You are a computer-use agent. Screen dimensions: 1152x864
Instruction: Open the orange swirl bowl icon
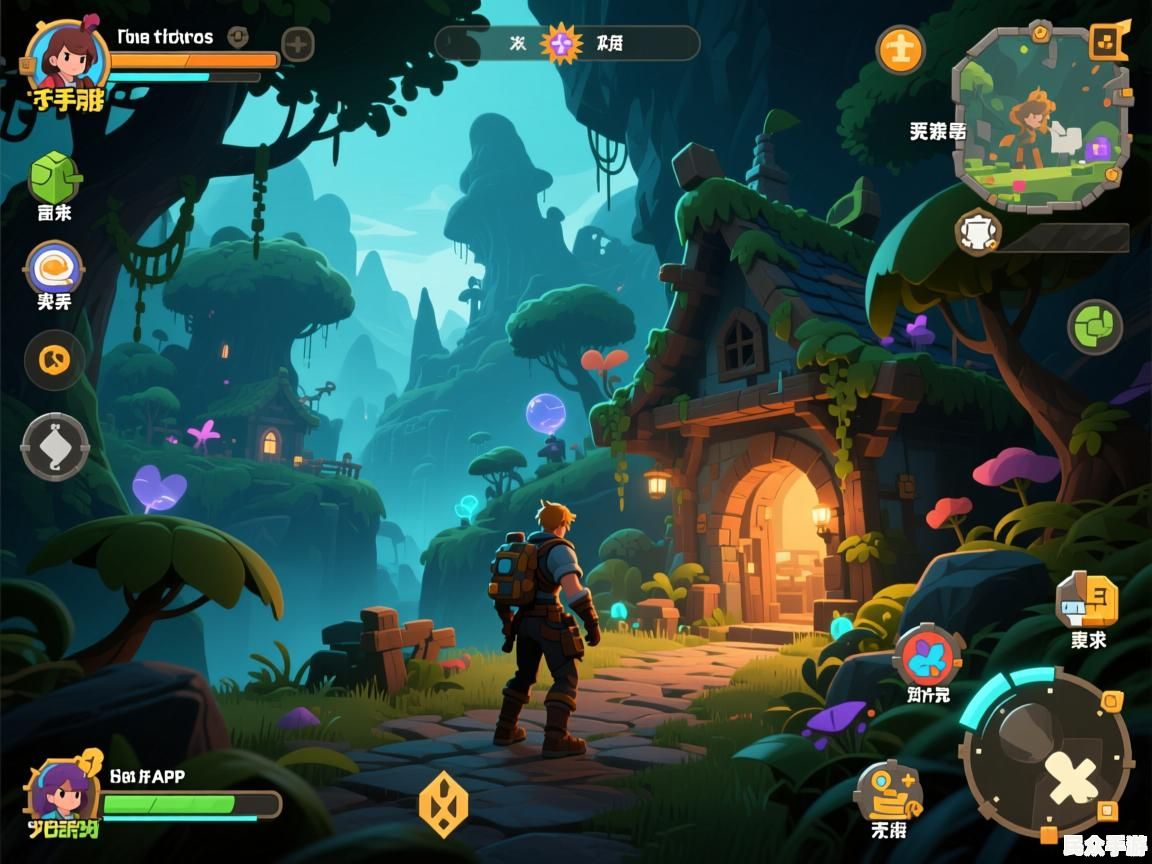pyautogui.click(x=54, y=268)
